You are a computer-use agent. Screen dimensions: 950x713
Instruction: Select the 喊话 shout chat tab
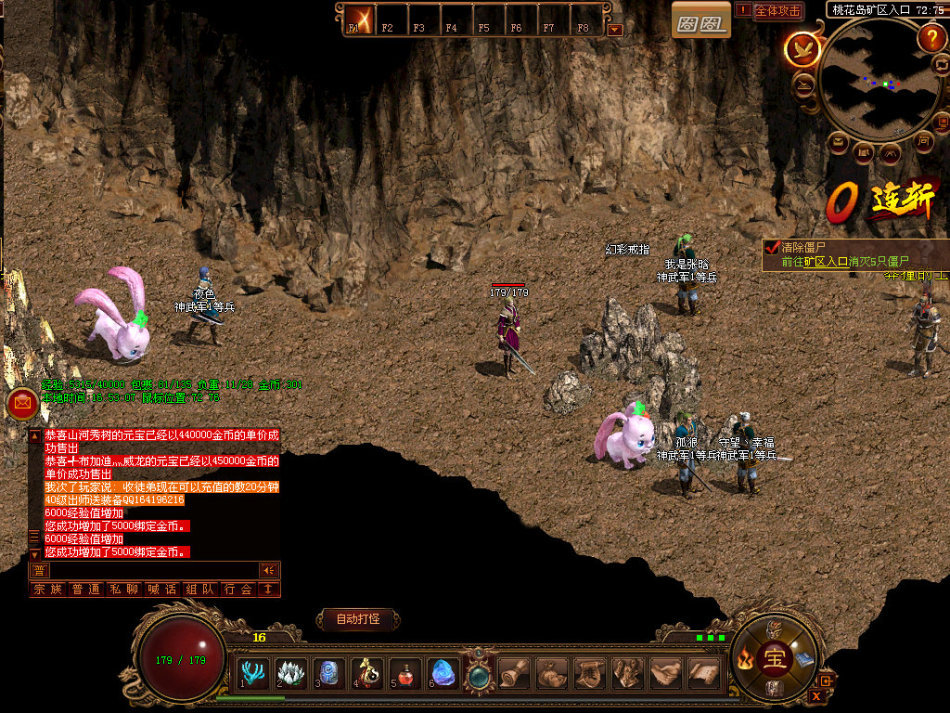pyautogui.click(x=162, y=589)
